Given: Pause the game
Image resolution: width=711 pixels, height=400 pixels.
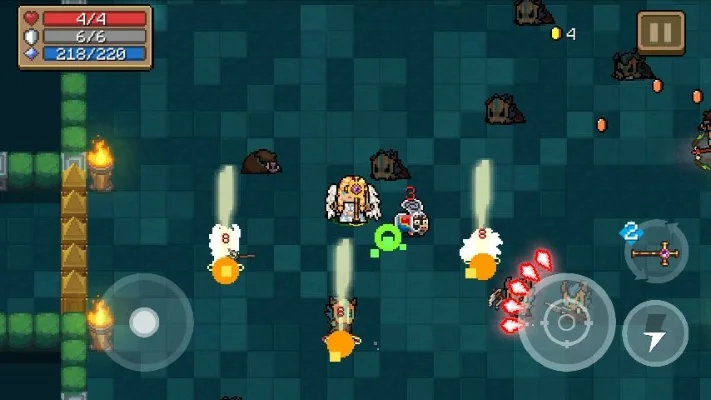Looking at the screenshot, I should 661,33.
